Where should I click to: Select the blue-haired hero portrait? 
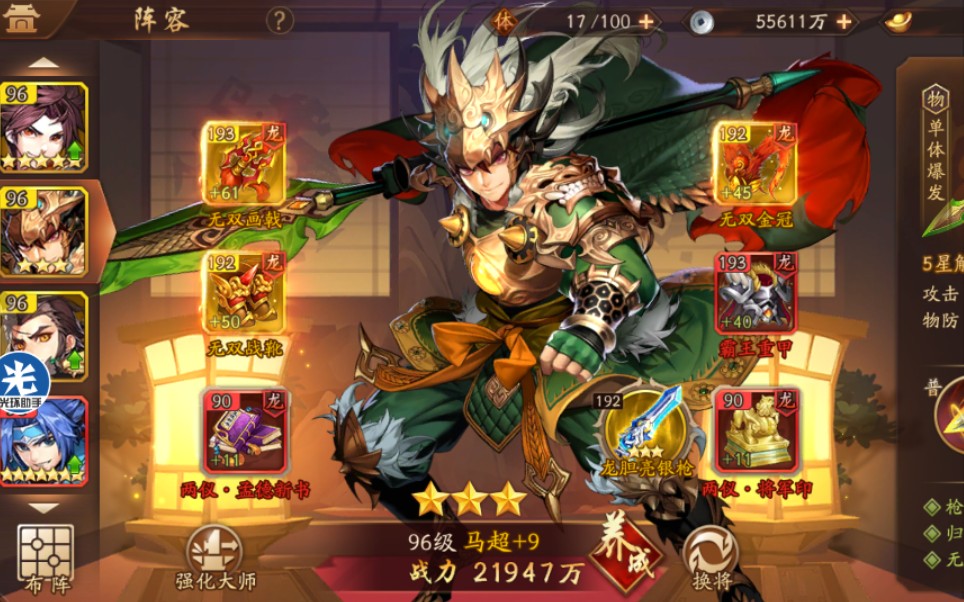[x=44, y=442]
